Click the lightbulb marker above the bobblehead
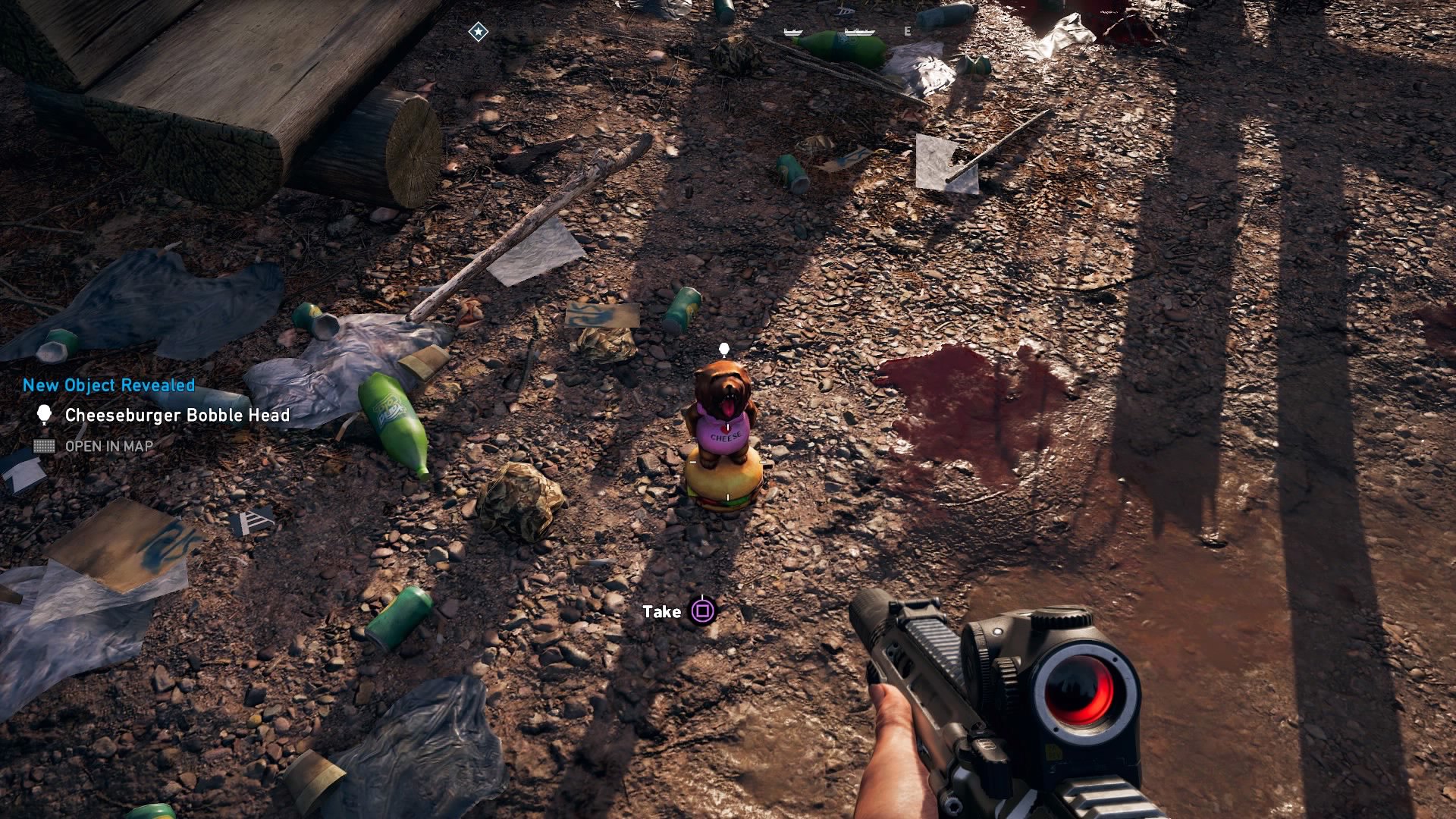Image resolution: width=1456 pixels, height=819 pixels. (723, 350)
